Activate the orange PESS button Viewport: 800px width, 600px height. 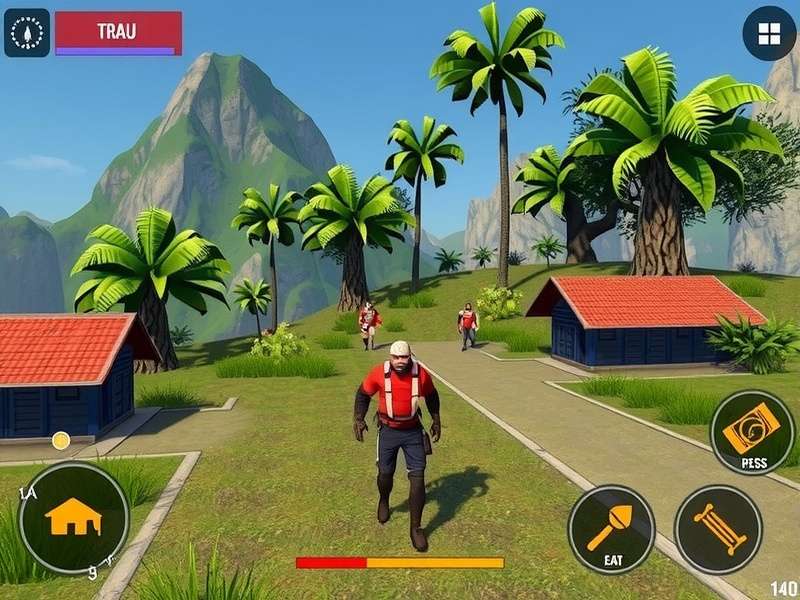(x=752, y=432)
